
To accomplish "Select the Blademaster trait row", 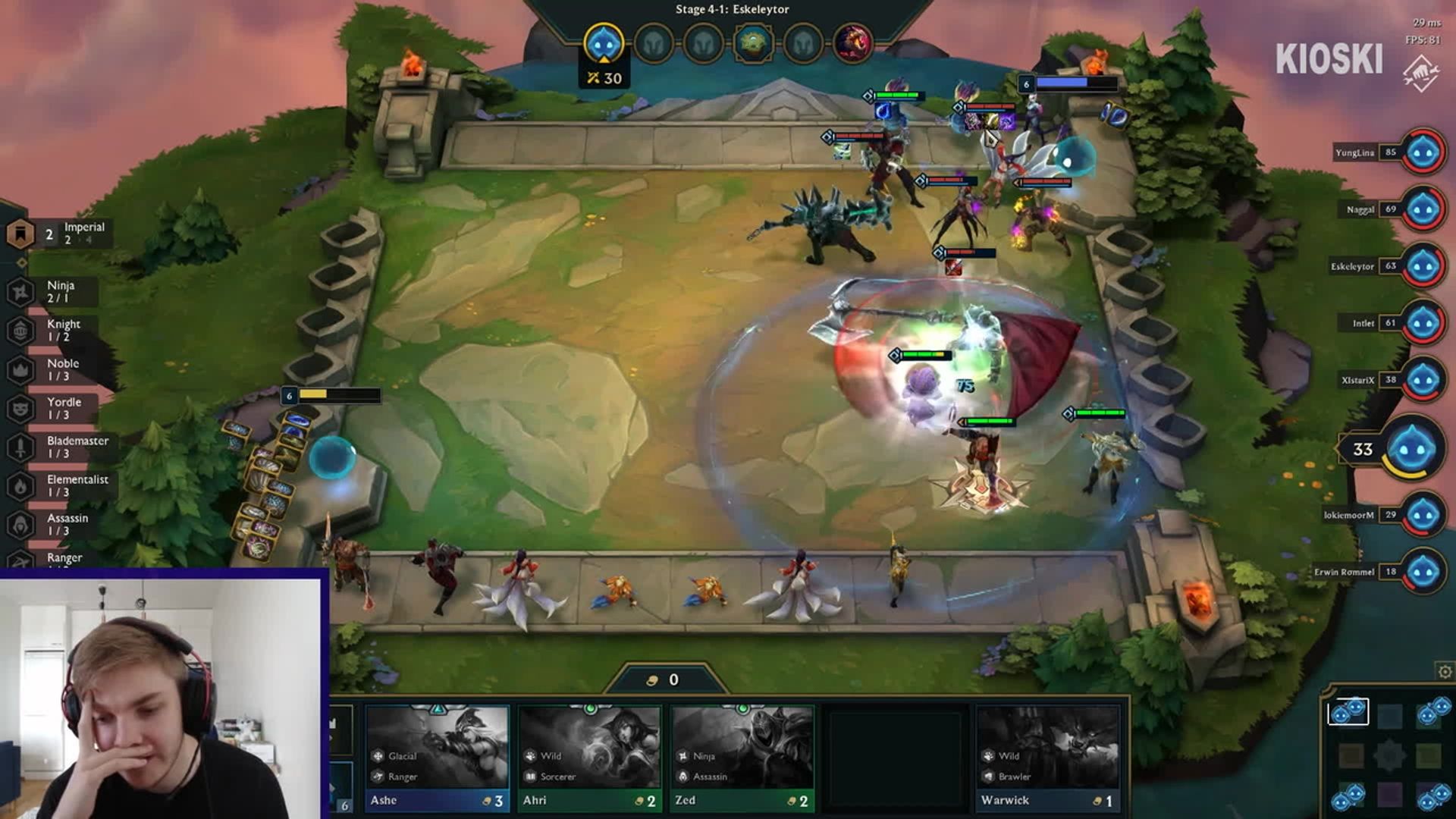I will (x=61, y=447).
